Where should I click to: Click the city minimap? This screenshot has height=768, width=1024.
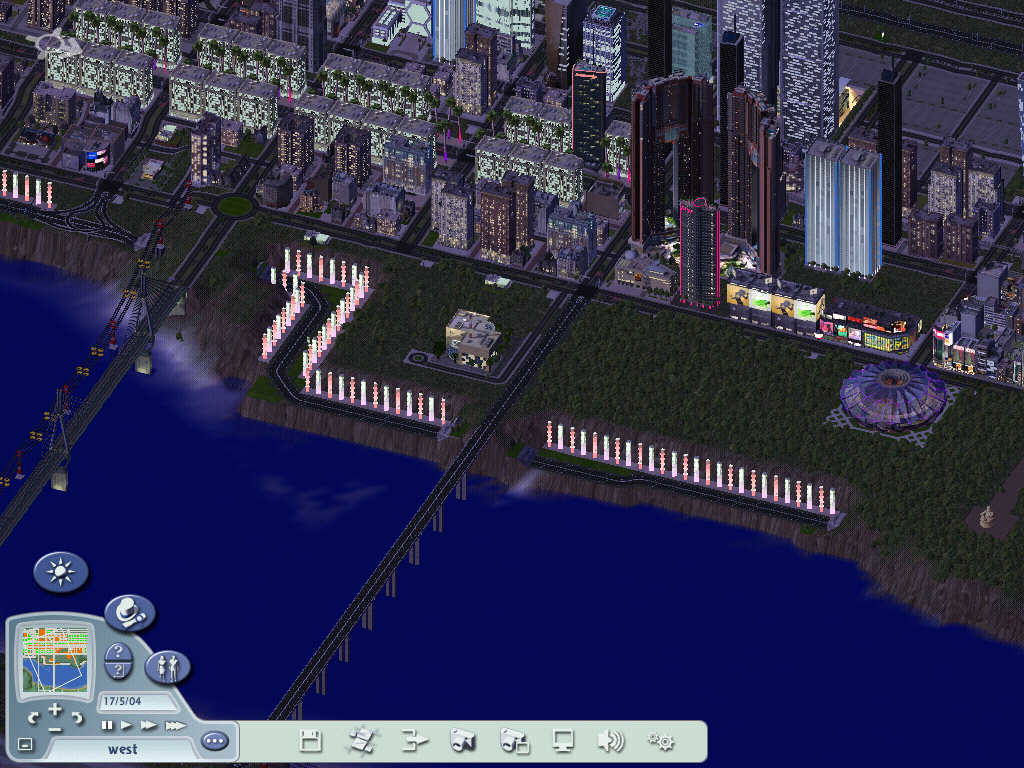tap(56, 659)
